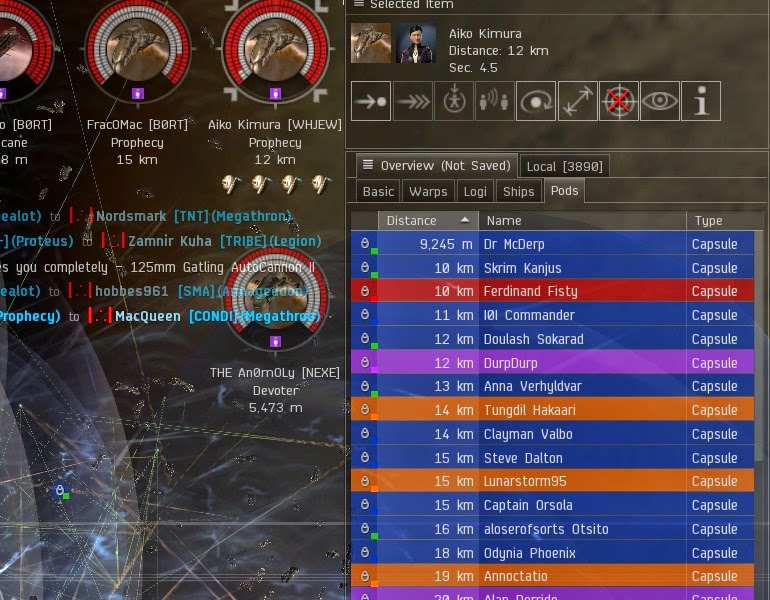Open Aiko Kimura's character portrait
The image size is (770, 600).
416,44
